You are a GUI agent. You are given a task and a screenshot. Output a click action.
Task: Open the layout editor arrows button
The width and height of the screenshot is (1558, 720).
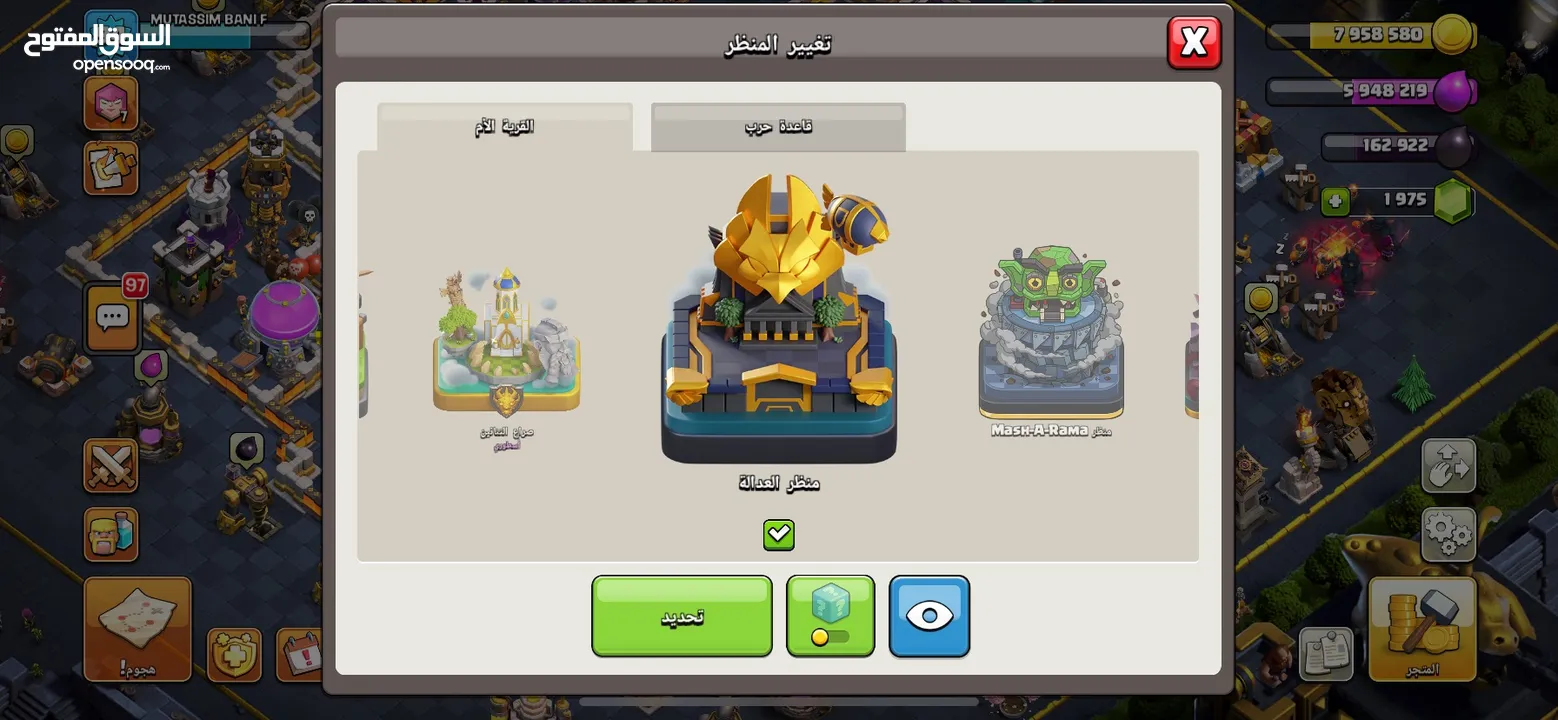[x=1448, y=465]
